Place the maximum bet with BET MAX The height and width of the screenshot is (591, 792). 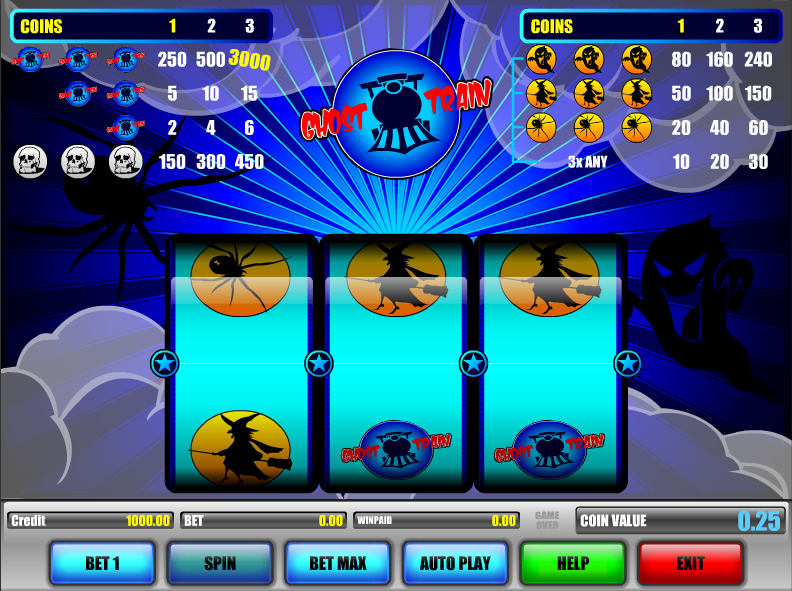338,563
